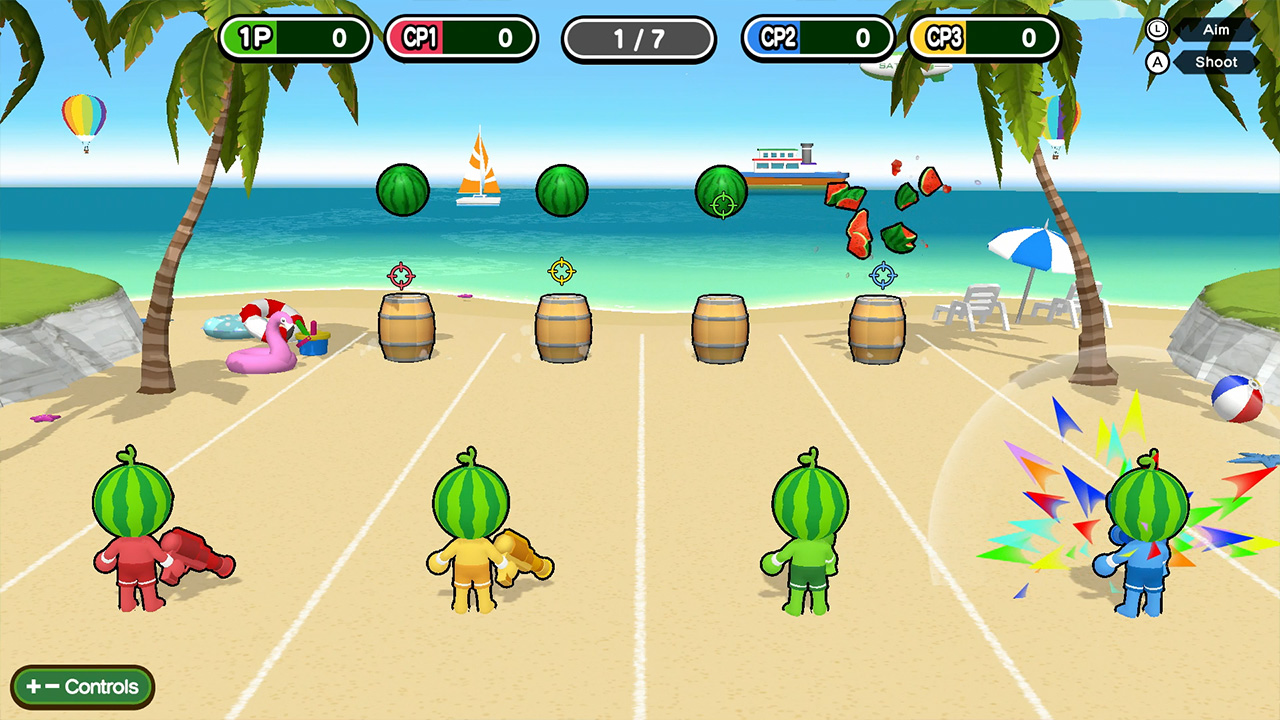Open the Controls panel
Screen dimensions: 1280x720
81,687
